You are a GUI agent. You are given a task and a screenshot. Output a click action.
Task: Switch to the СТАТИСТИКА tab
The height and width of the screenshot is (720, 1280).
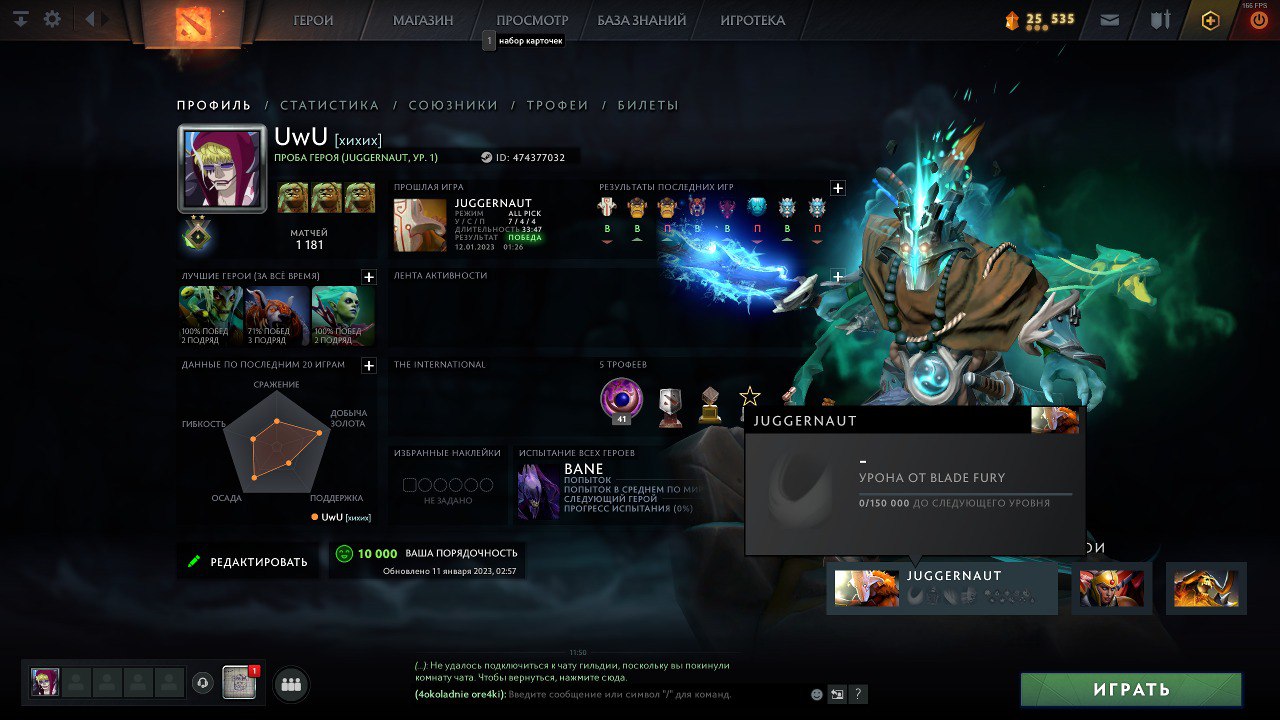330,105
